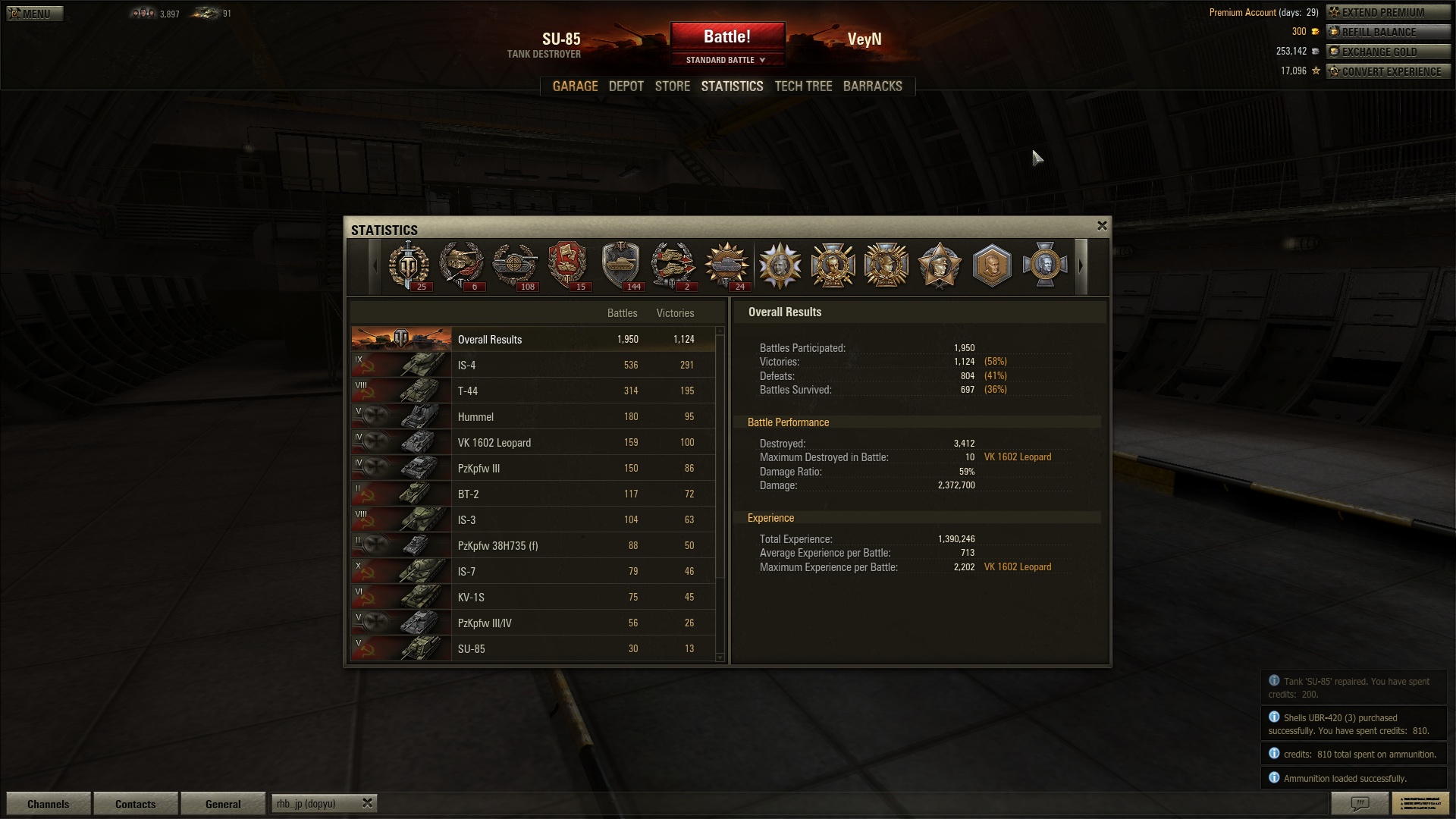This screenshot has height=819, width=1456.
Task: Open the Standard Battle mode dropdown
Action: 726,60
